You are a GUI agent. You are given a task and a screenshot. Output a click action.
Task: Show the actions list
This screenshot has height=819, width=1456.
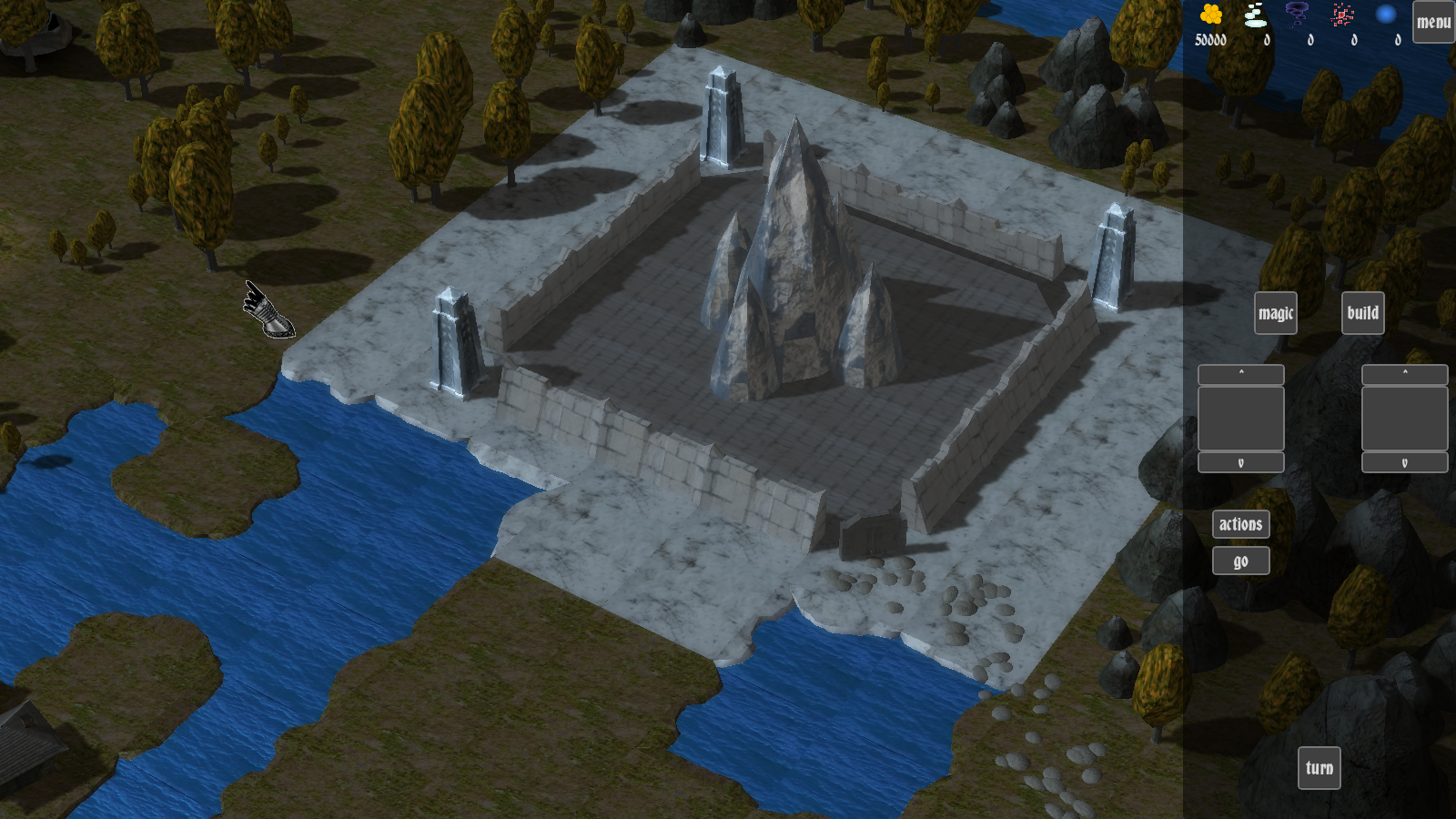tap(1240, 524)
